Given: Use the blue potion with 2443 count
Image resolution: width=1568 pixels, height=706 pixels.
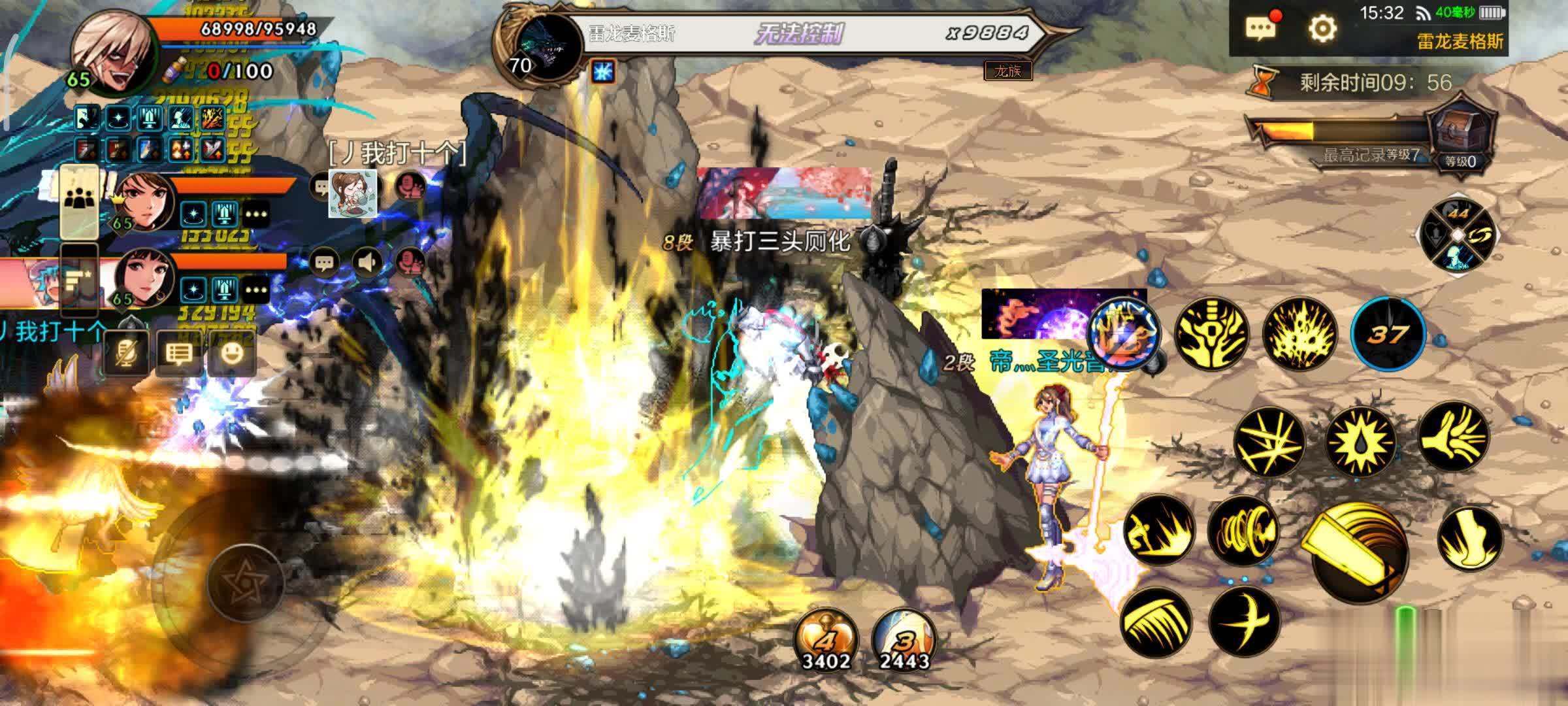Looking at the screenshot, I should (x=904, y=641).
